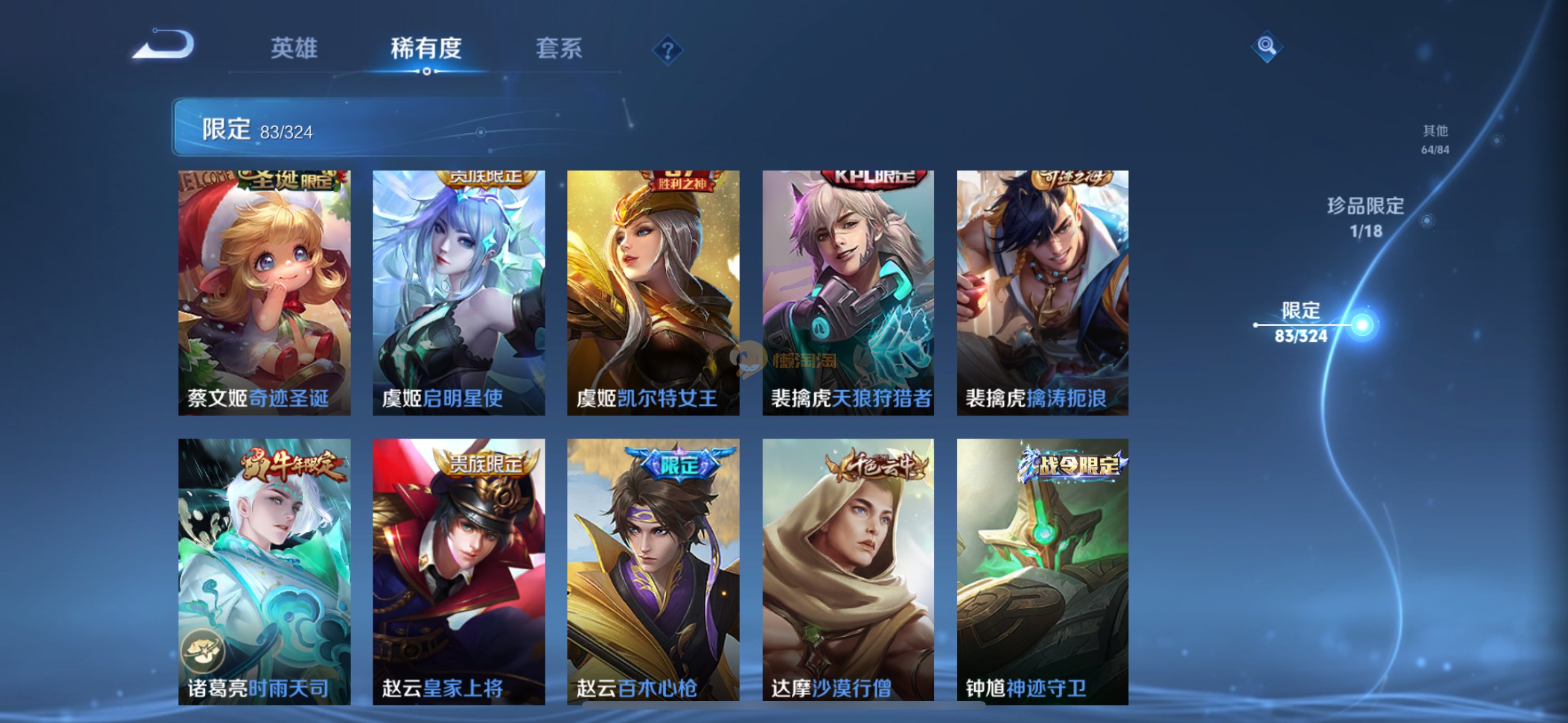Go back with the return arrow
This screenshot has height=723, width=1568.
tap(164, 45)
